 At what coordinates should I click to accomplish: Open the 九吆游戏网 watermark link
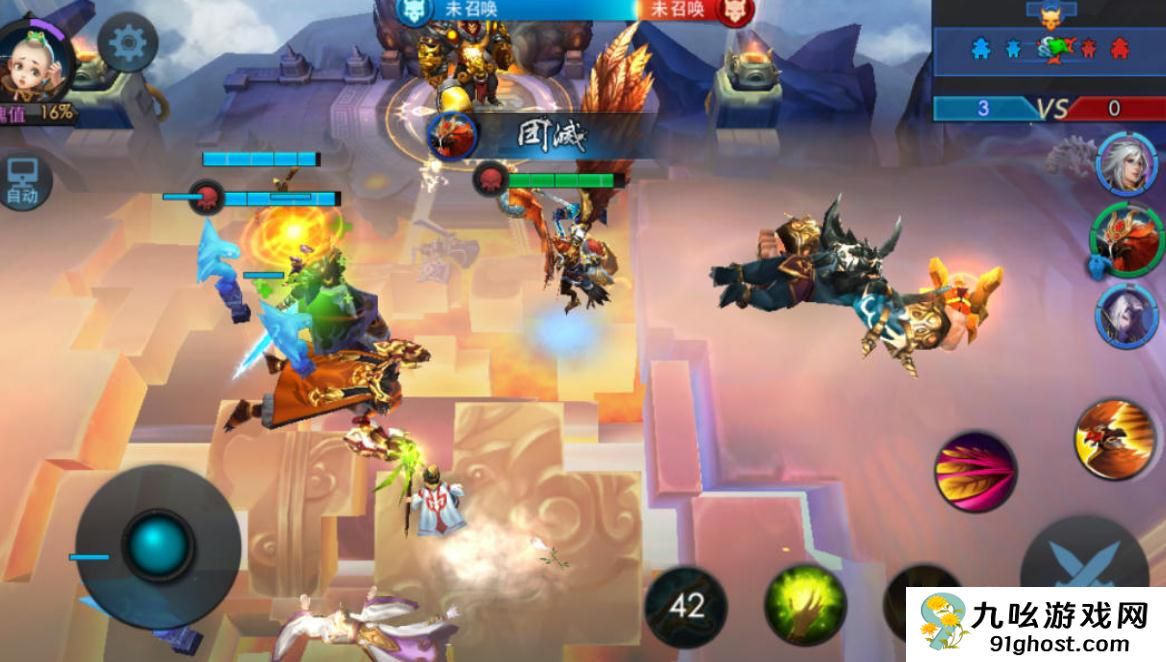[1035, 625]
